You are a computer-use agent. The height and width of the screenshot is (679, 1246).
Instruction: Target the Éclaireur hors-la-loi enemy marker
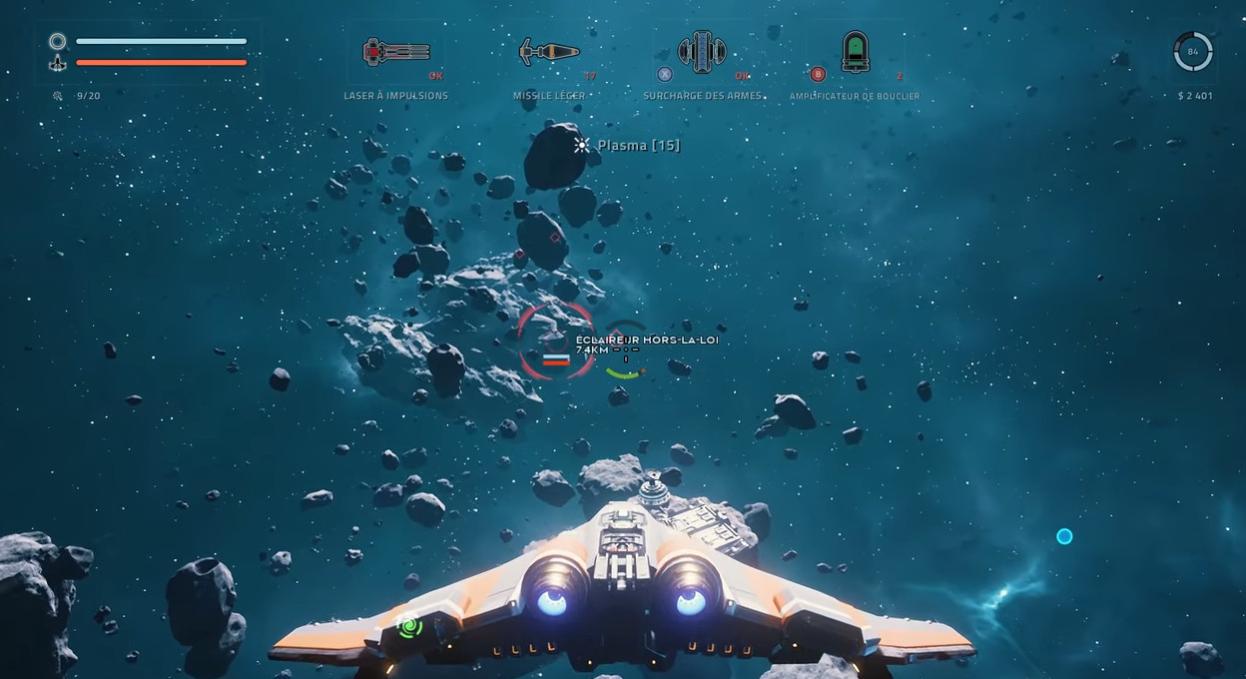click(x=556, y=341)
